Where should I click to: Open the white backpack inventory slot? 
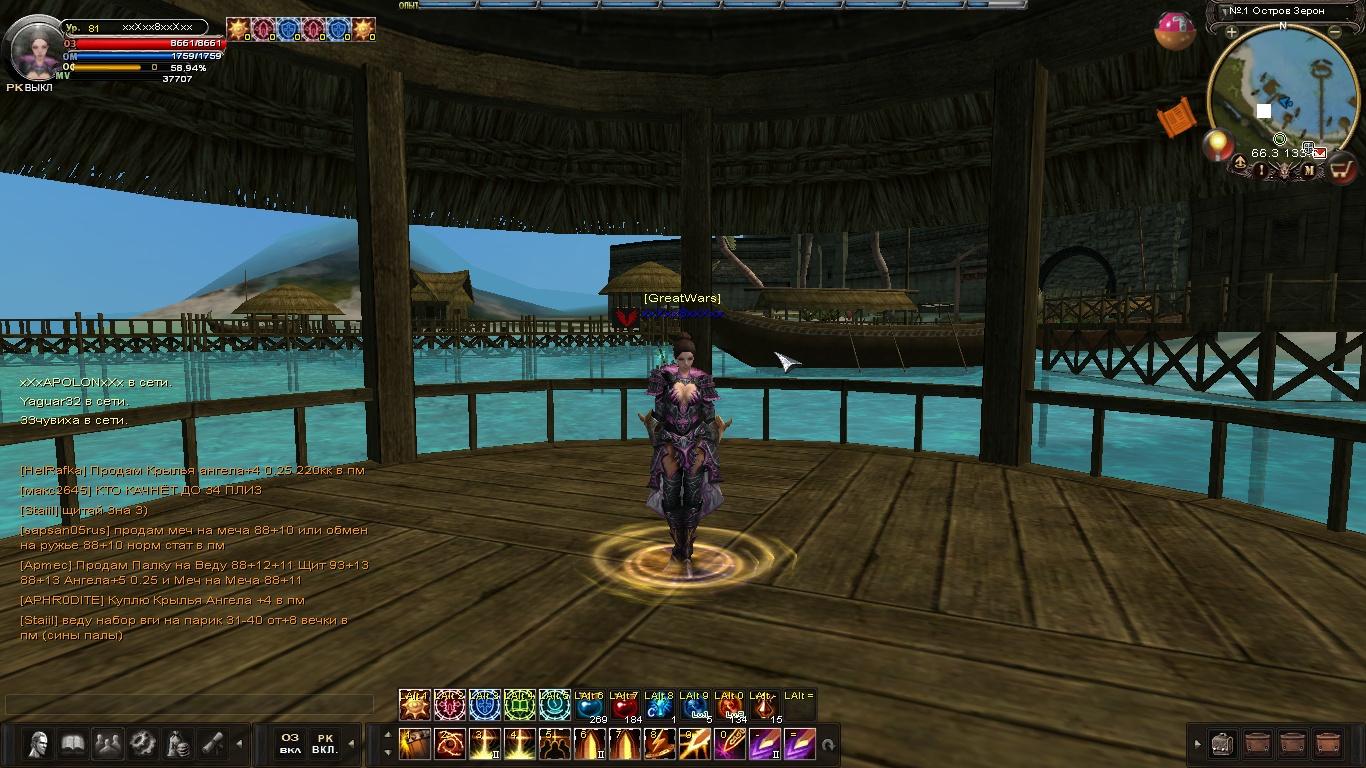(x=1221, y=745)
